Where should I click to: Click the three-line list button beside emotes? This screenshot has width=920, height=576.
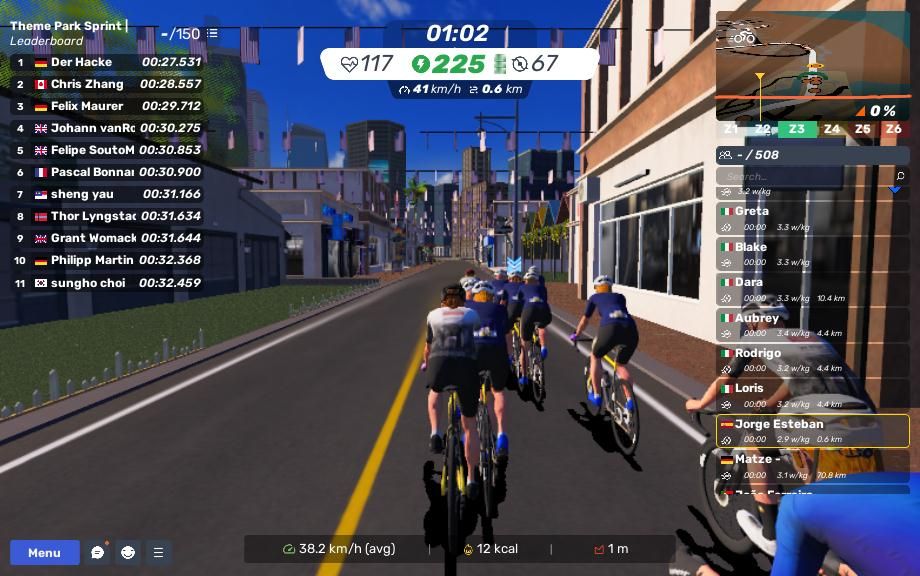[158, 552]
